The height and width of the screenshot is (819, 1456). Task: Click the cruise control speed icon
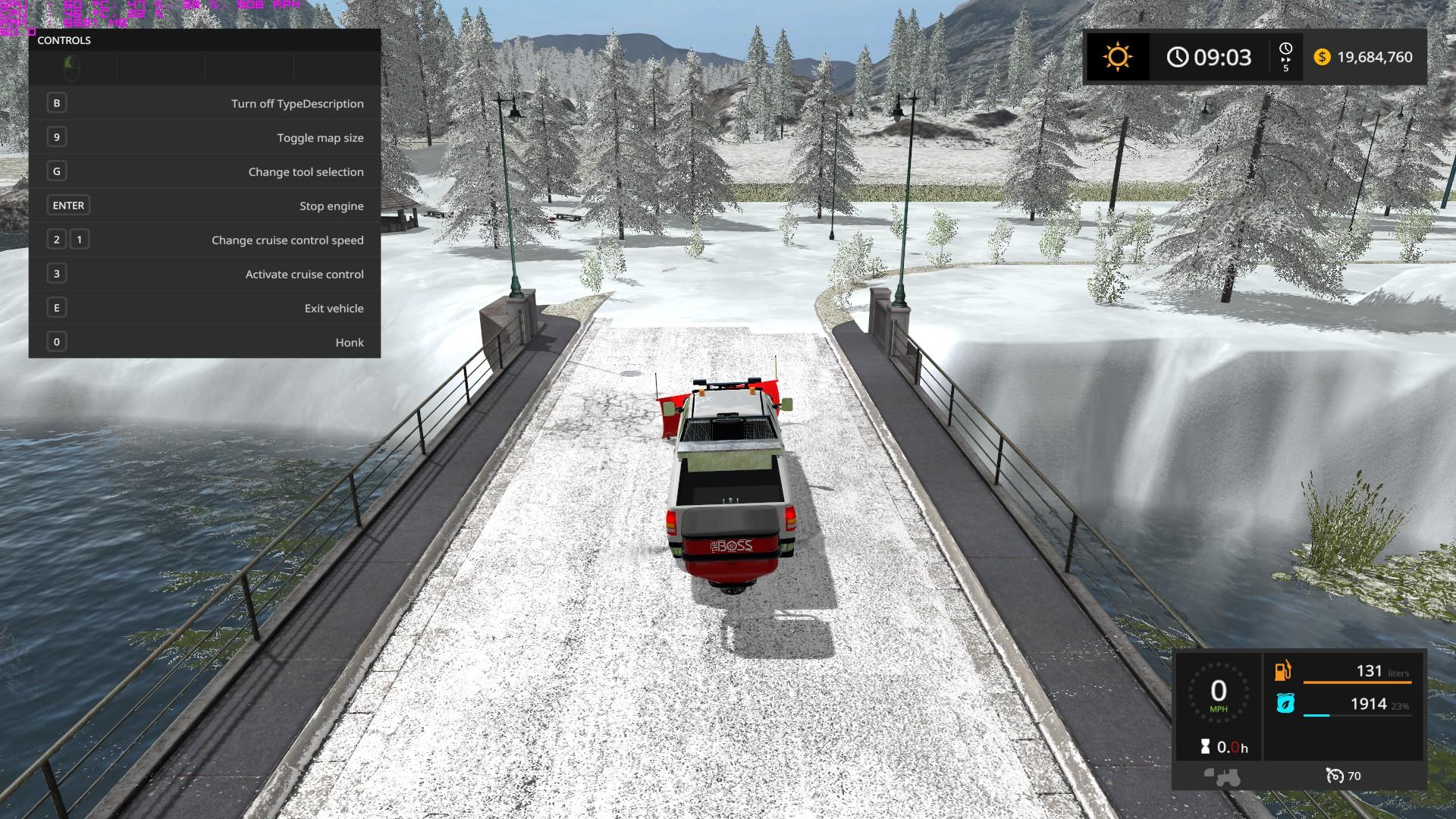(x=1334, y=776)
